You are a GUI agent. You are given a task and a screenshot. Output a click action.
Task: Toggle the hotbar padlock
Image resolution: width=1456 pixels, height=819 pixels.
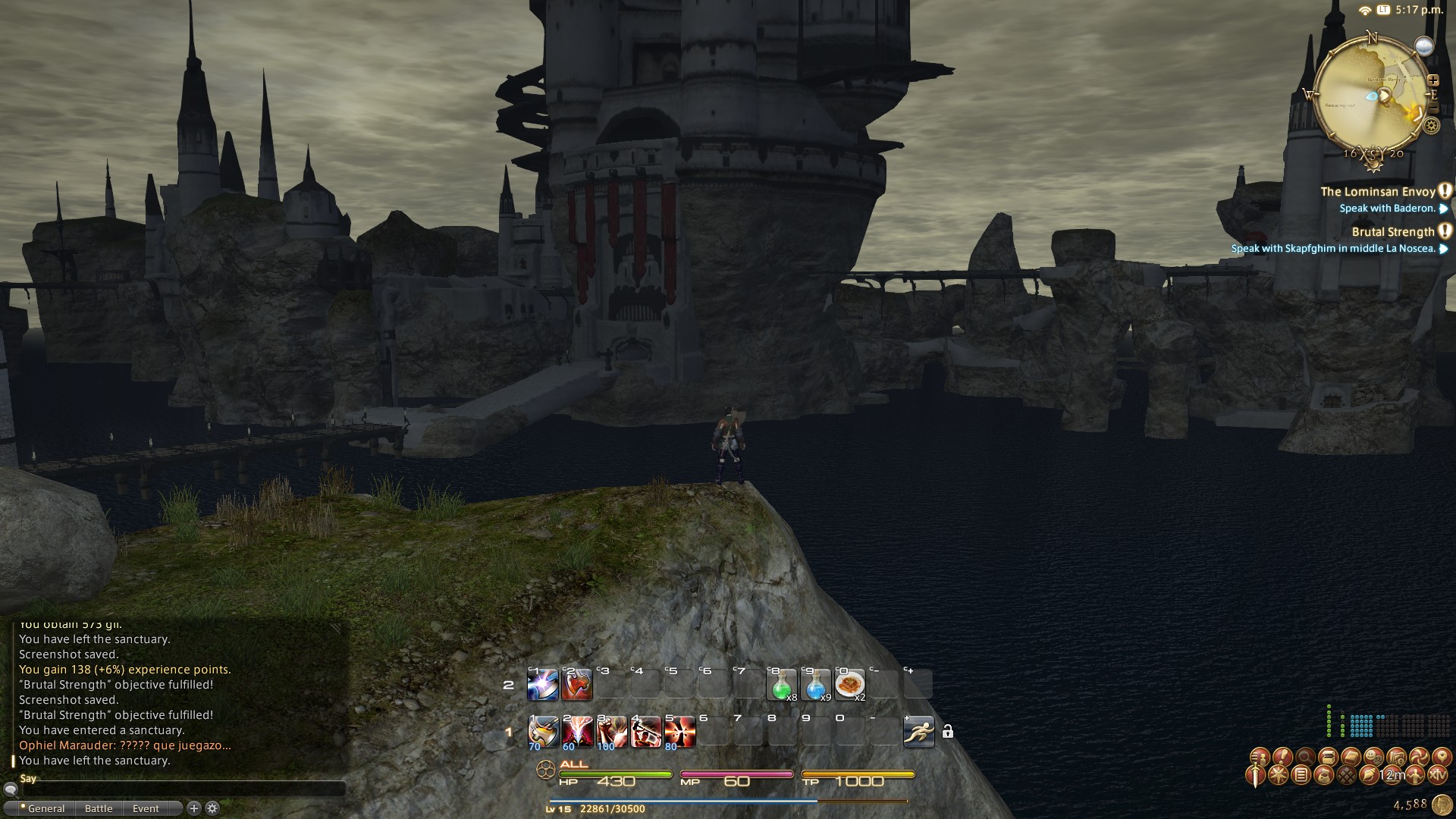[947, 732]
